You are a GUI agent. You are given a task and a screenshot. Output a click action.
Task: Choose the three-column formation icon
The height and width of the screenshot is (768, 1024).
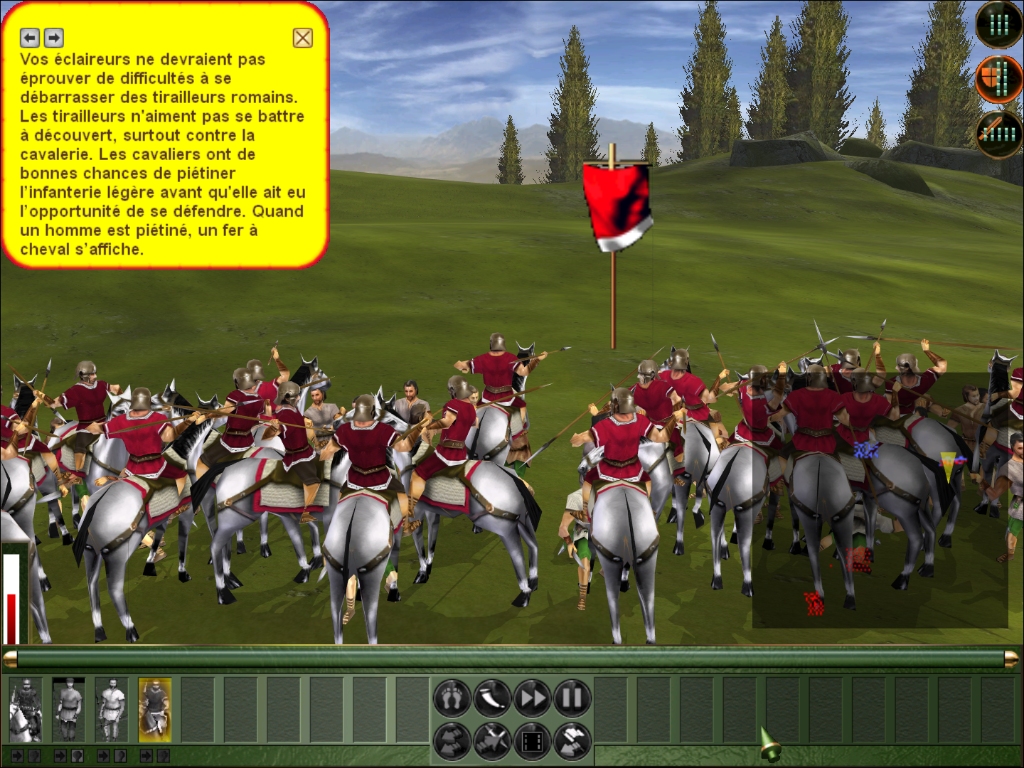click(x=998, y=25)
